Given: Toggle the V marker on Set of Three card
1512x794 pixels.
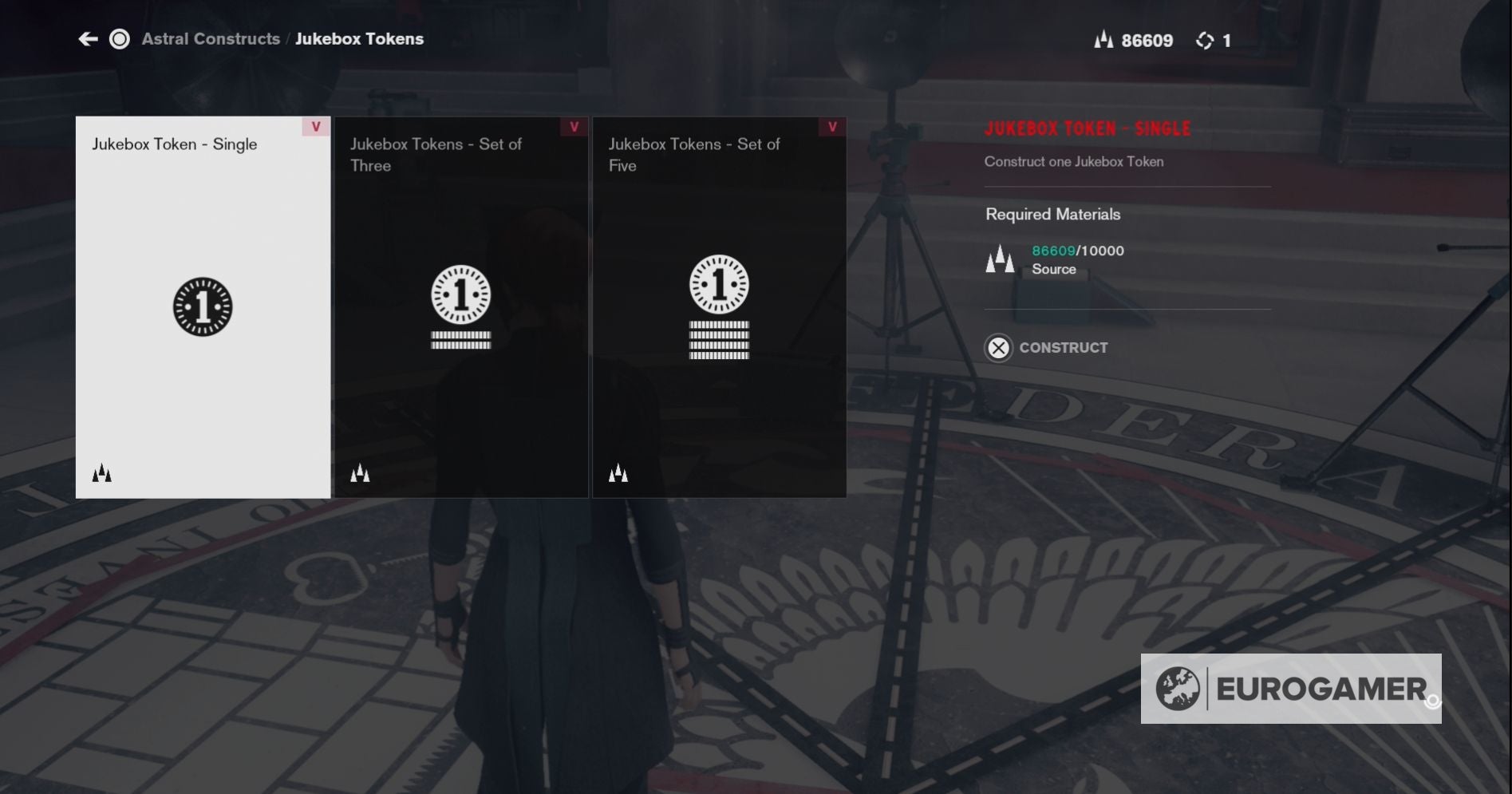Looking at the screenshot, I should tap(574, 126).
